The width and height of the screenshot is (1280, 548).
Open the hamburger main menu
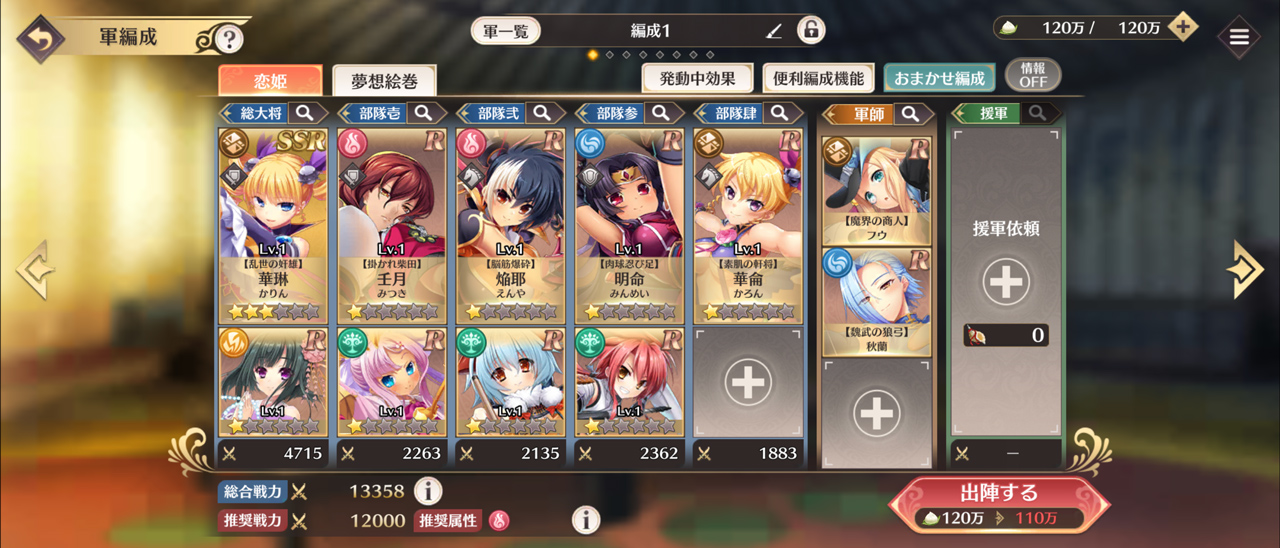point(1239,38)
